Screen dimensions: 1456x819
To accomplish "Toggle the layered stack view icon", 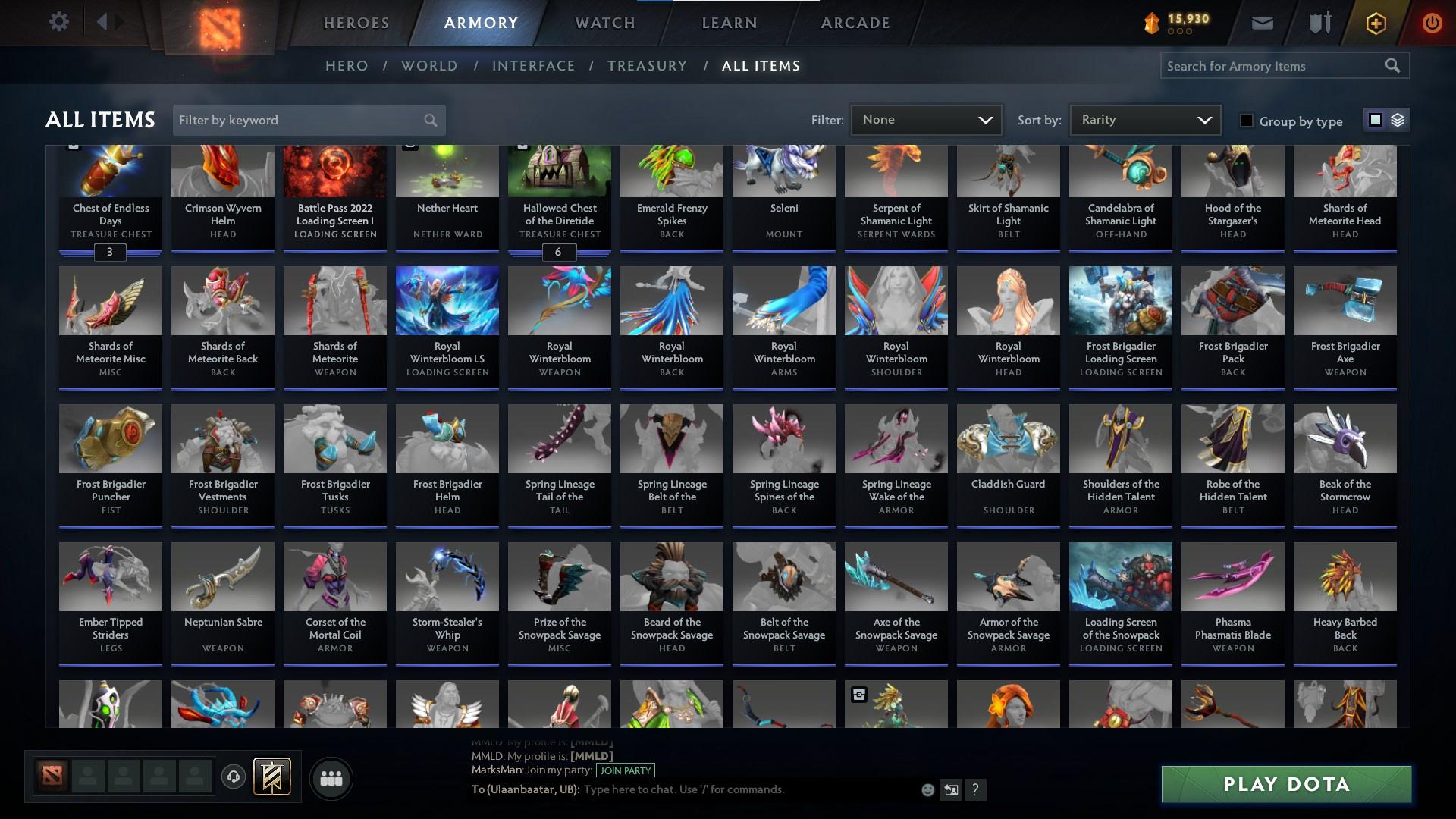I will tap(1398, 120).
